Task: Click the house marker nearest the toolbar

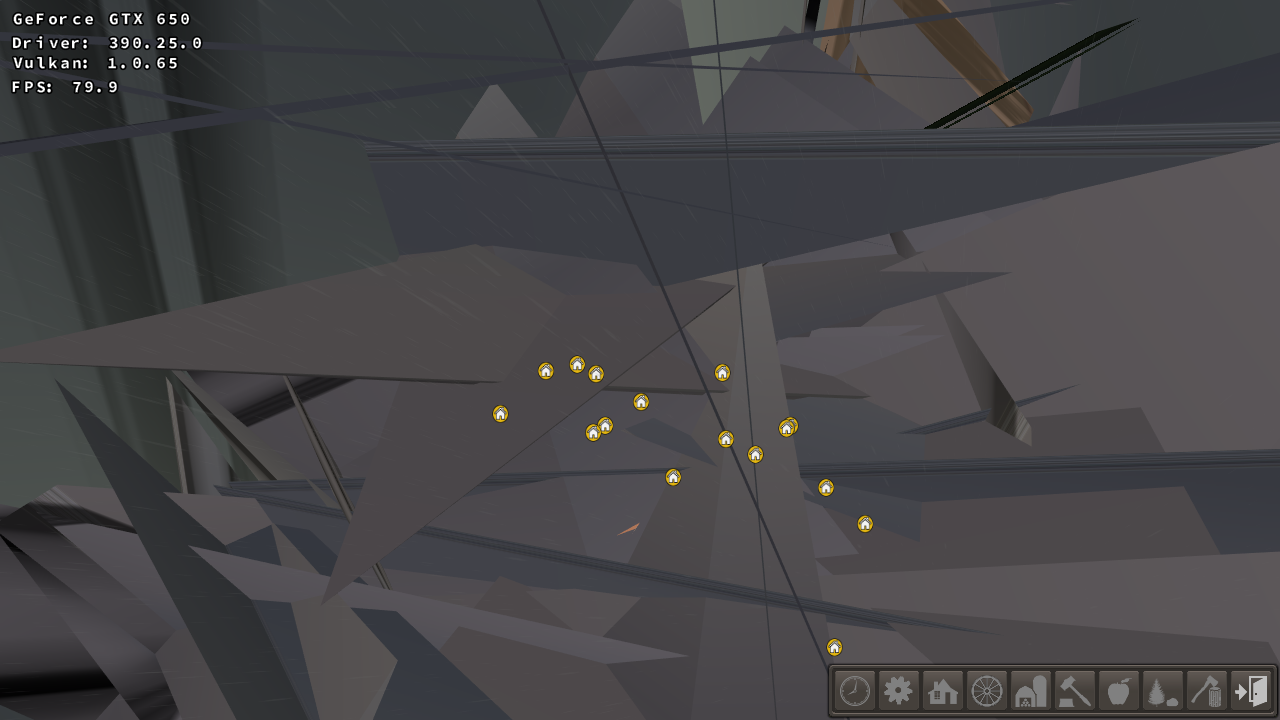Action: point(834,647)
